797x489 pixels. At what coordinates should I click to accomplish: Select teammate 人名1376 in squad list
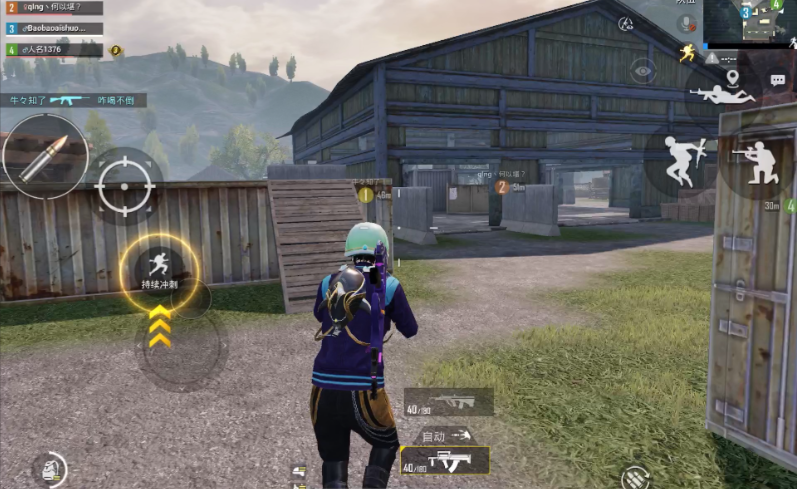click(54, 49)
